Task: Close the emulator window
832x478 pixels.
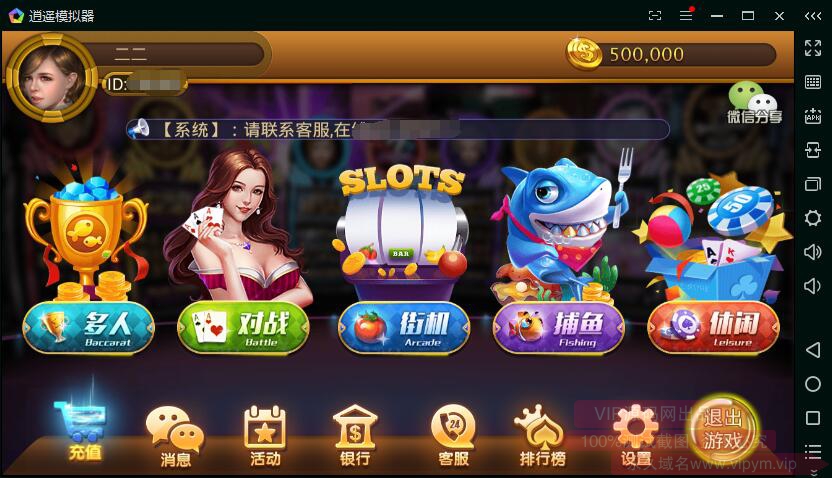Action: click(x=779, y=16)
